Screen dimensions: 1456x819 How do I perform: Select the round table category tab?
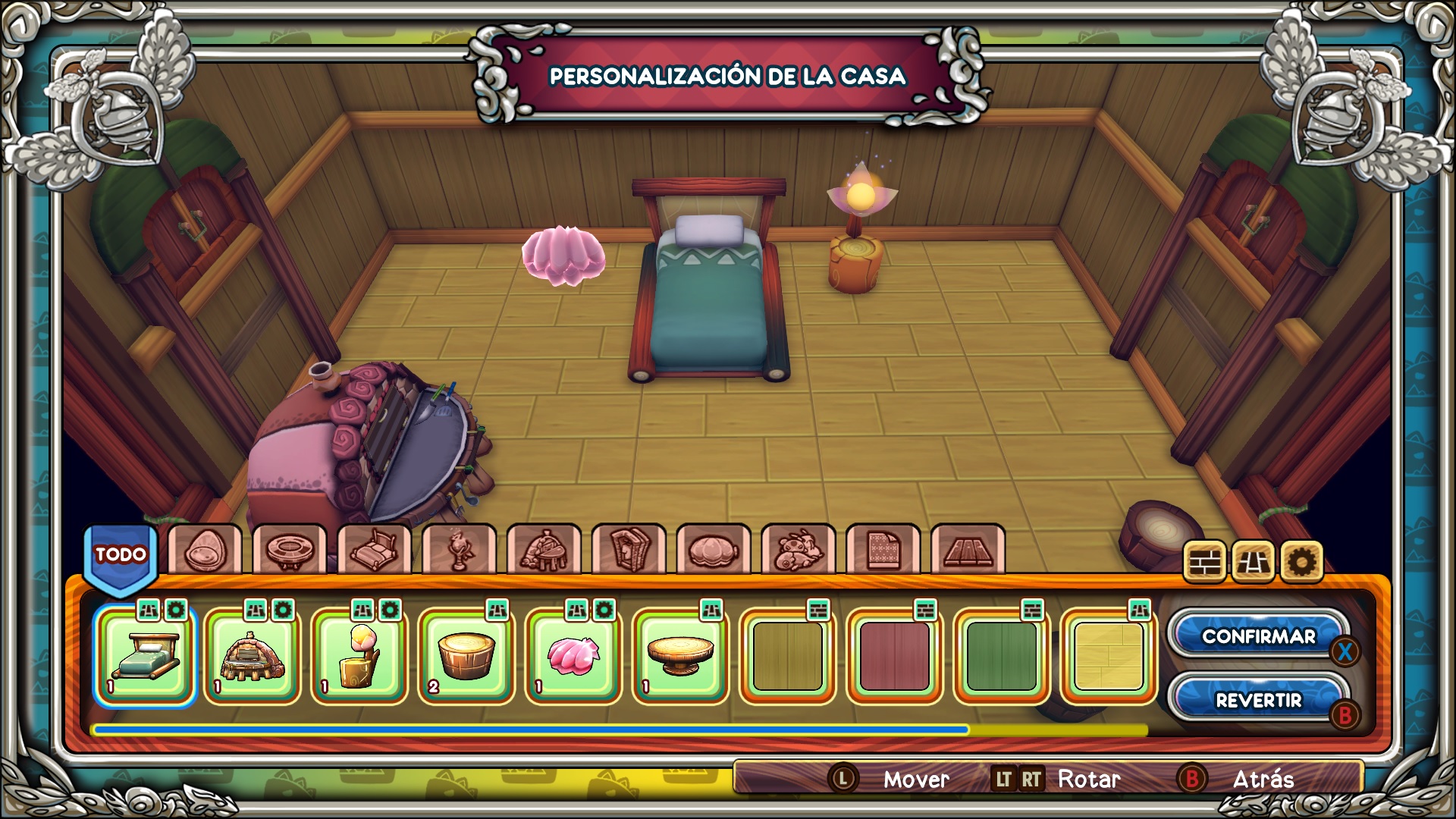pos(290,549)
